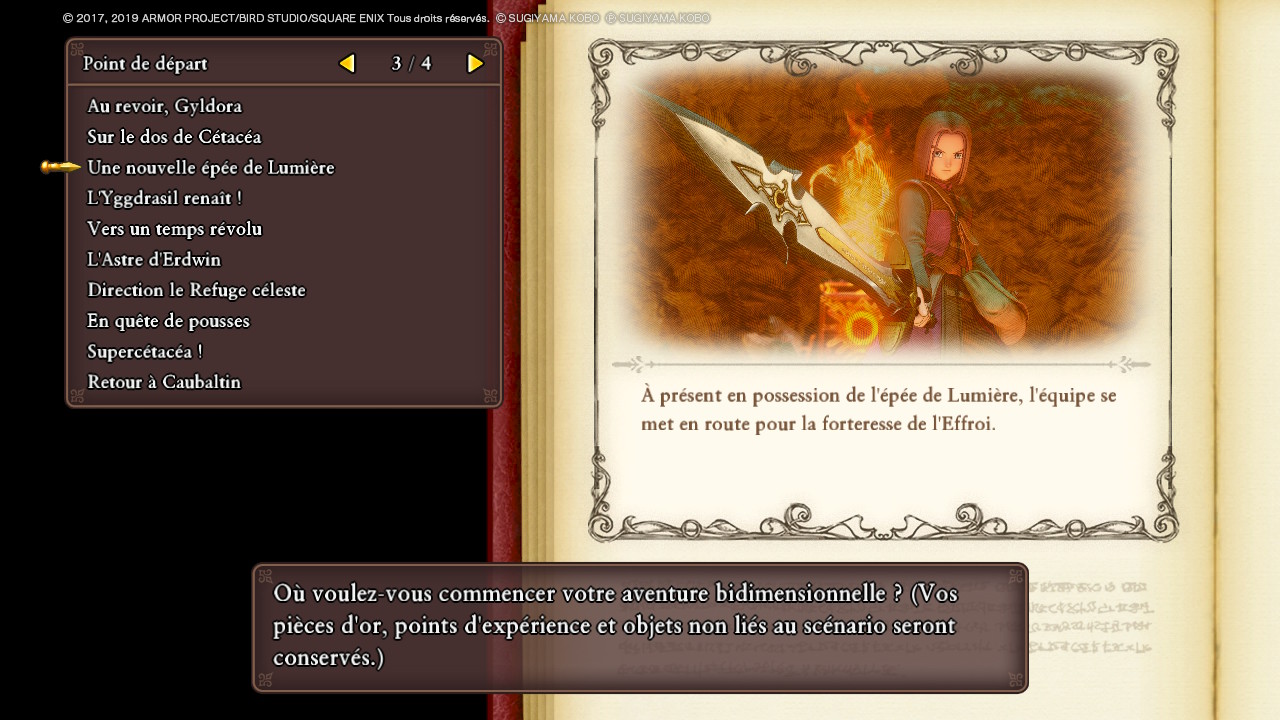Pick "Une nouvelle épée de Lumière" chapter
Screen dimensions: 1280x720
[x=210, y=168]
